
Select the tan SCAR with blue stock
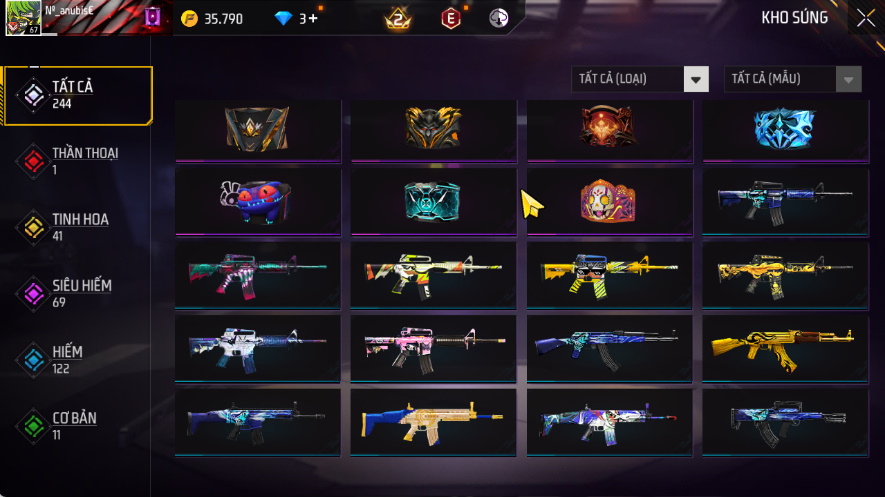pos(433,422)
